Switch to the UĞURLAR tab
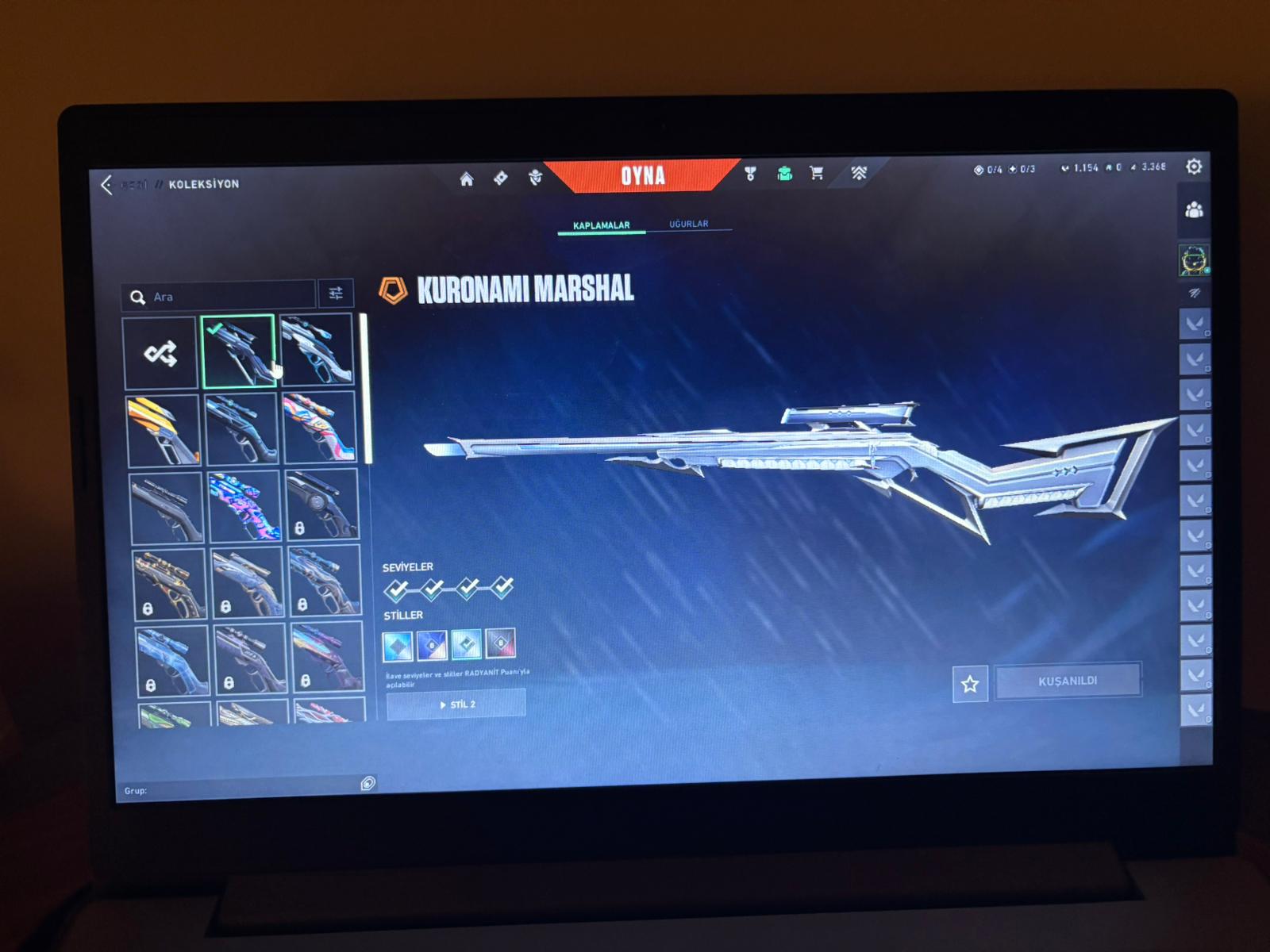This screenshot has height=952, width=1270. pyautogui.click(x=688, y=225)
